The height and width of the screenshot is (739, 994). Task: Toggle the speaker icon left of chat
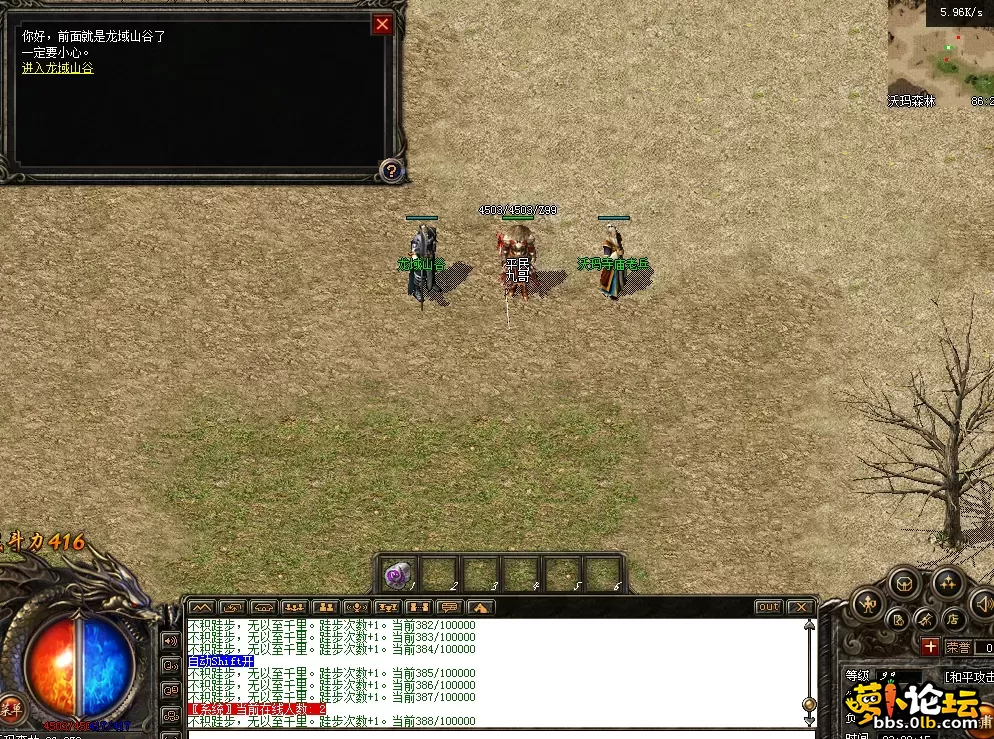[x=170, y=640]
